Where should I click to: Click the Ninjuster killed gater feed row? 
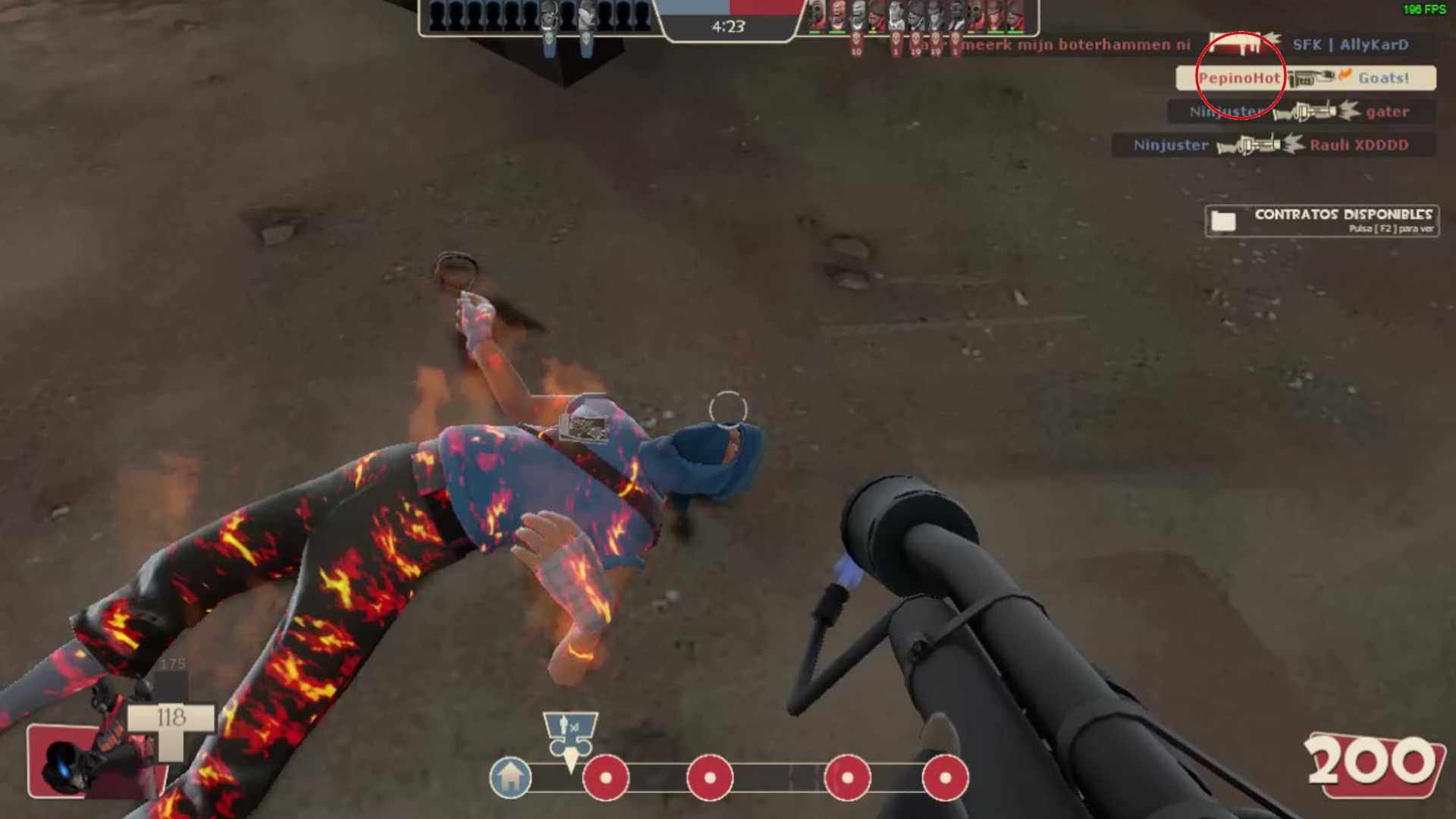click(x=1301, y=111)
